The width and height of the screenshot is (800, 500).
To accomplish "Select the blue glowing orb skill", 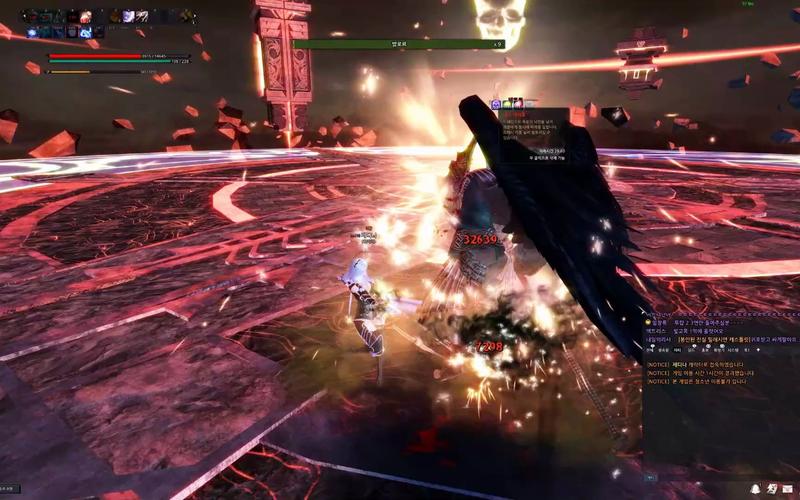I will (33, 31).
